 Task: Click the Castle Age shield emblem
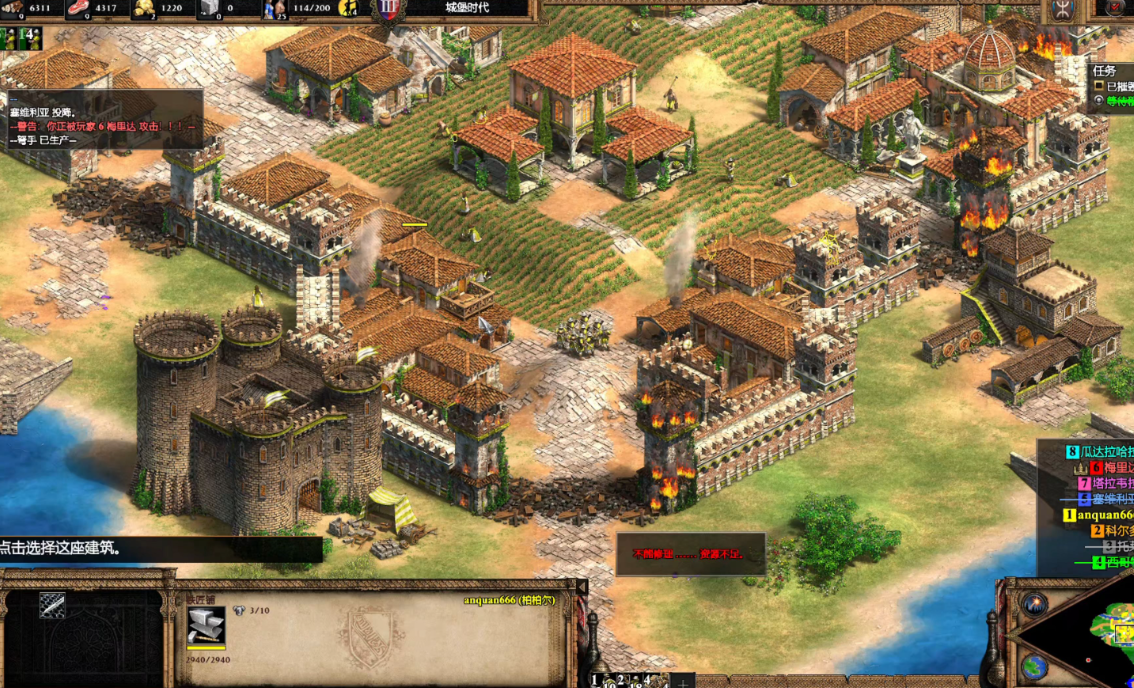click(x=390, y=9)
